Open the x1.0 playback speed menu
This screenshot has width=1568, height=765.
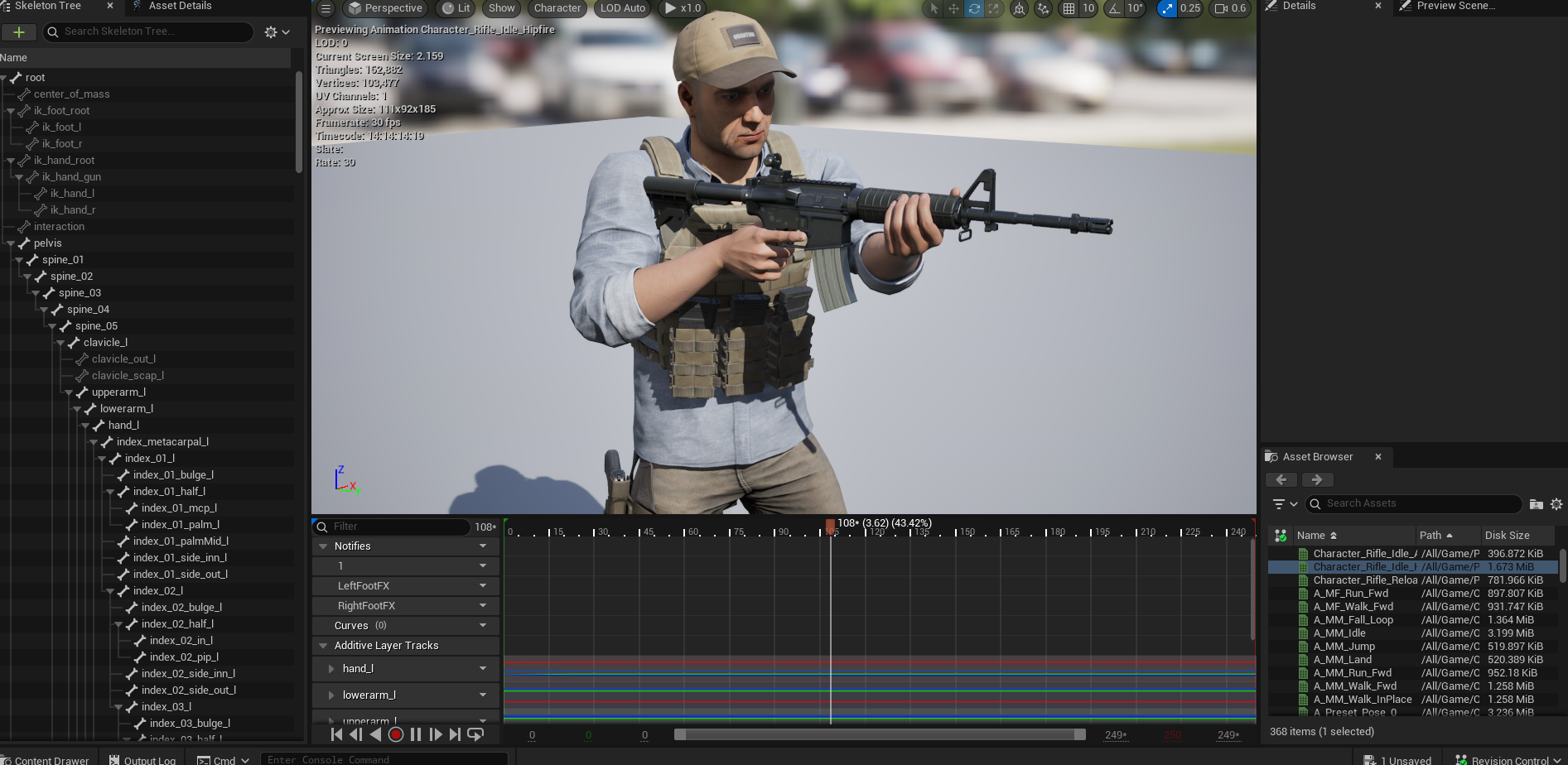coord(683,8)
